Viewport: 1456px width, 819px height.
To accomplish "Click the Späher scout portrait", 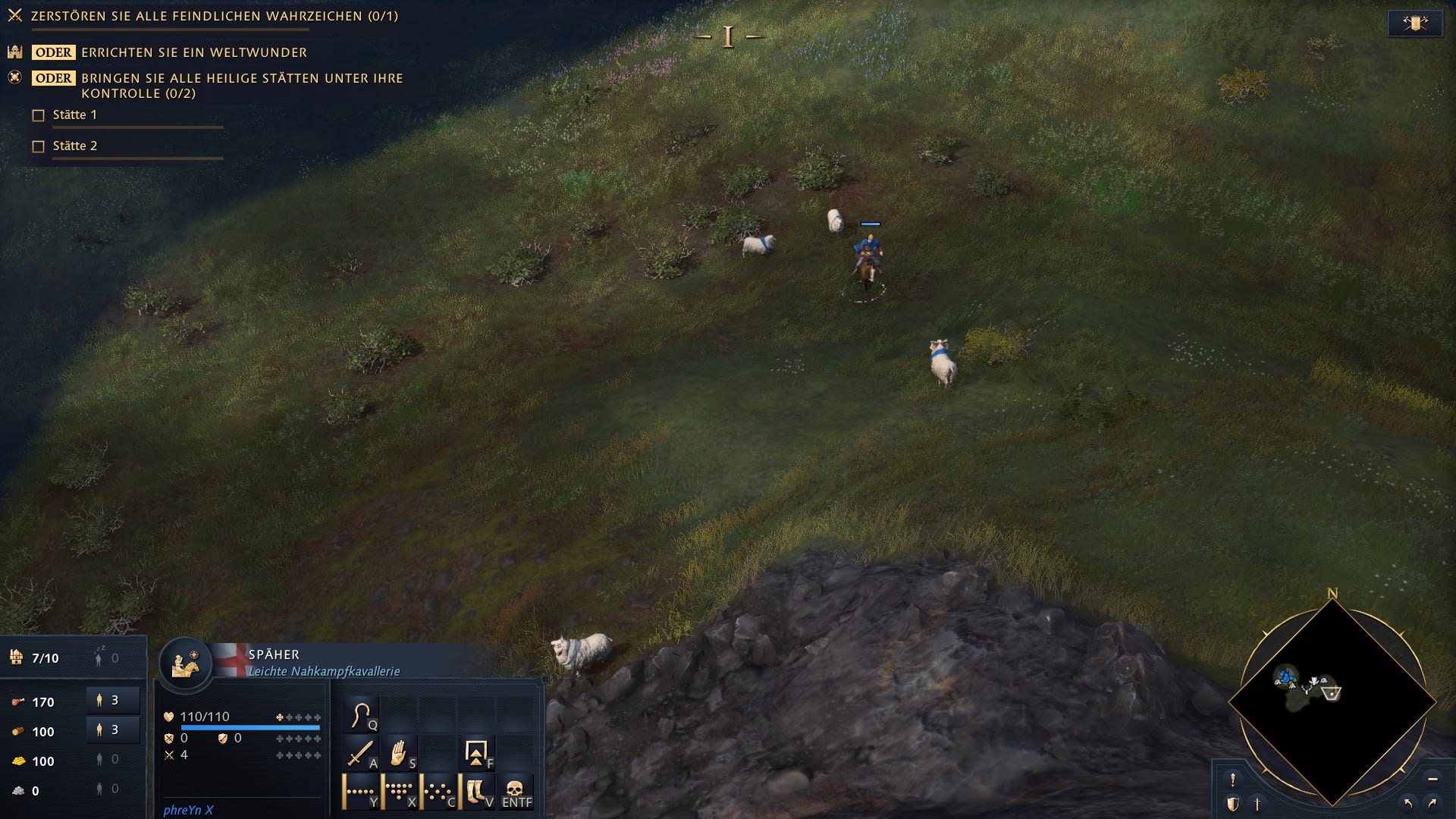I will [x=185, y=664].
